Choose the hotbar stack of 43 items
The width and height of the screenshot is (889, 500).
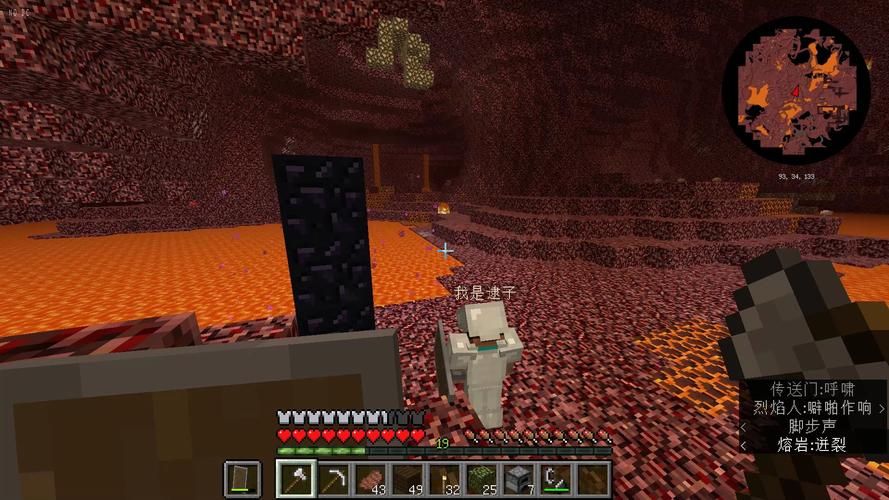(370, 479)
